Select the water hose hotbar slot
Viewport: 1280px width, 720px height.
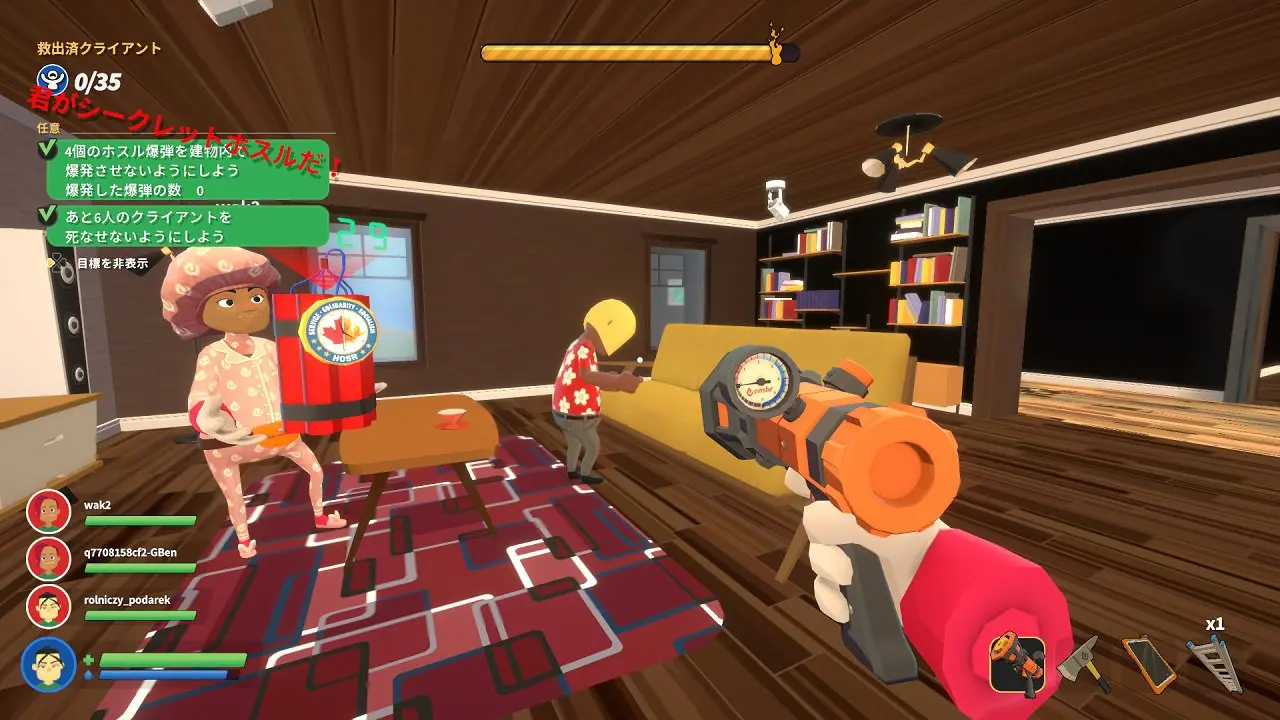coord(1017,663)
